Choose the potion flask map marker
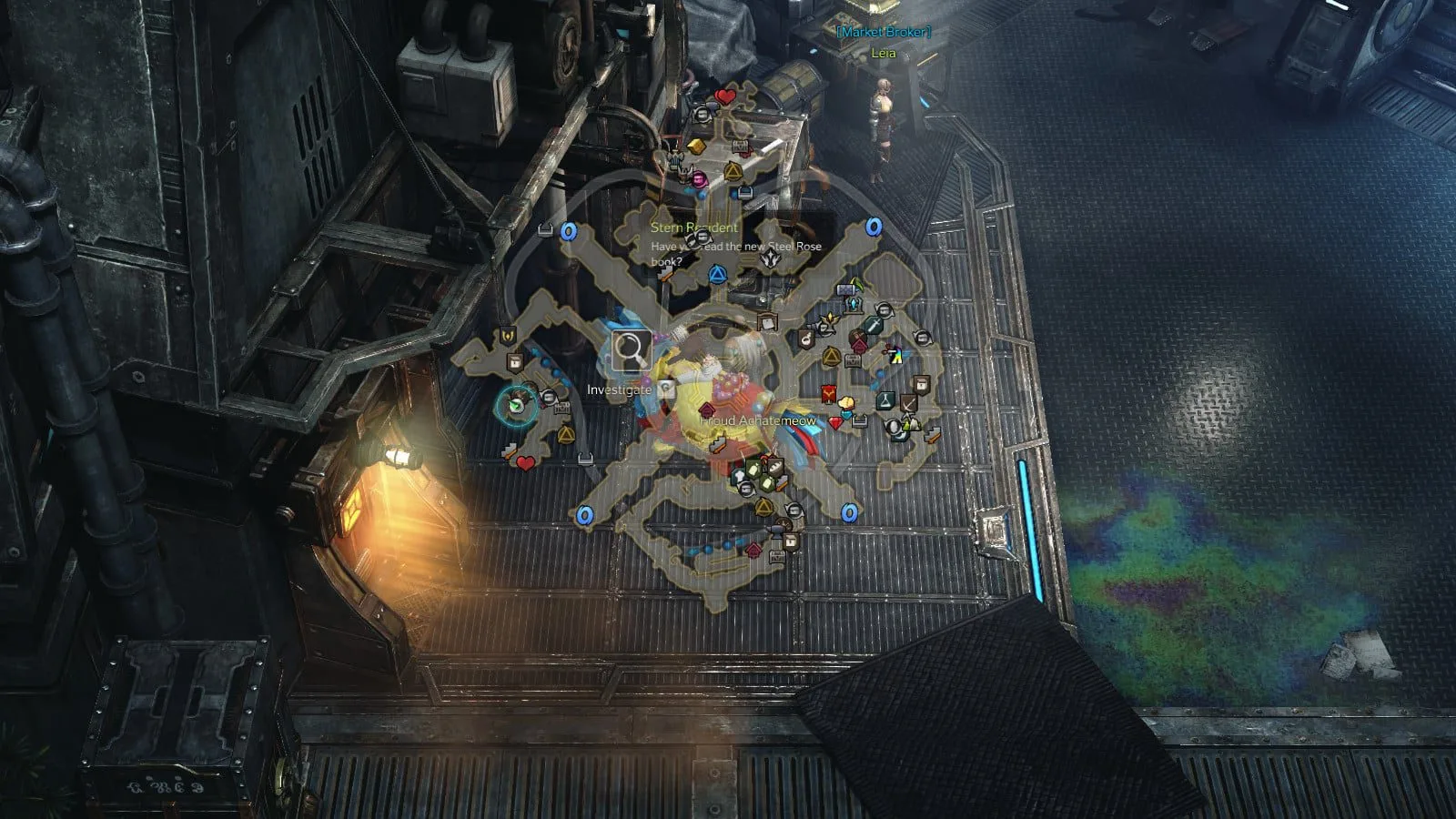The height and width of the screenshot is (819, 1456). click(885, 399)
